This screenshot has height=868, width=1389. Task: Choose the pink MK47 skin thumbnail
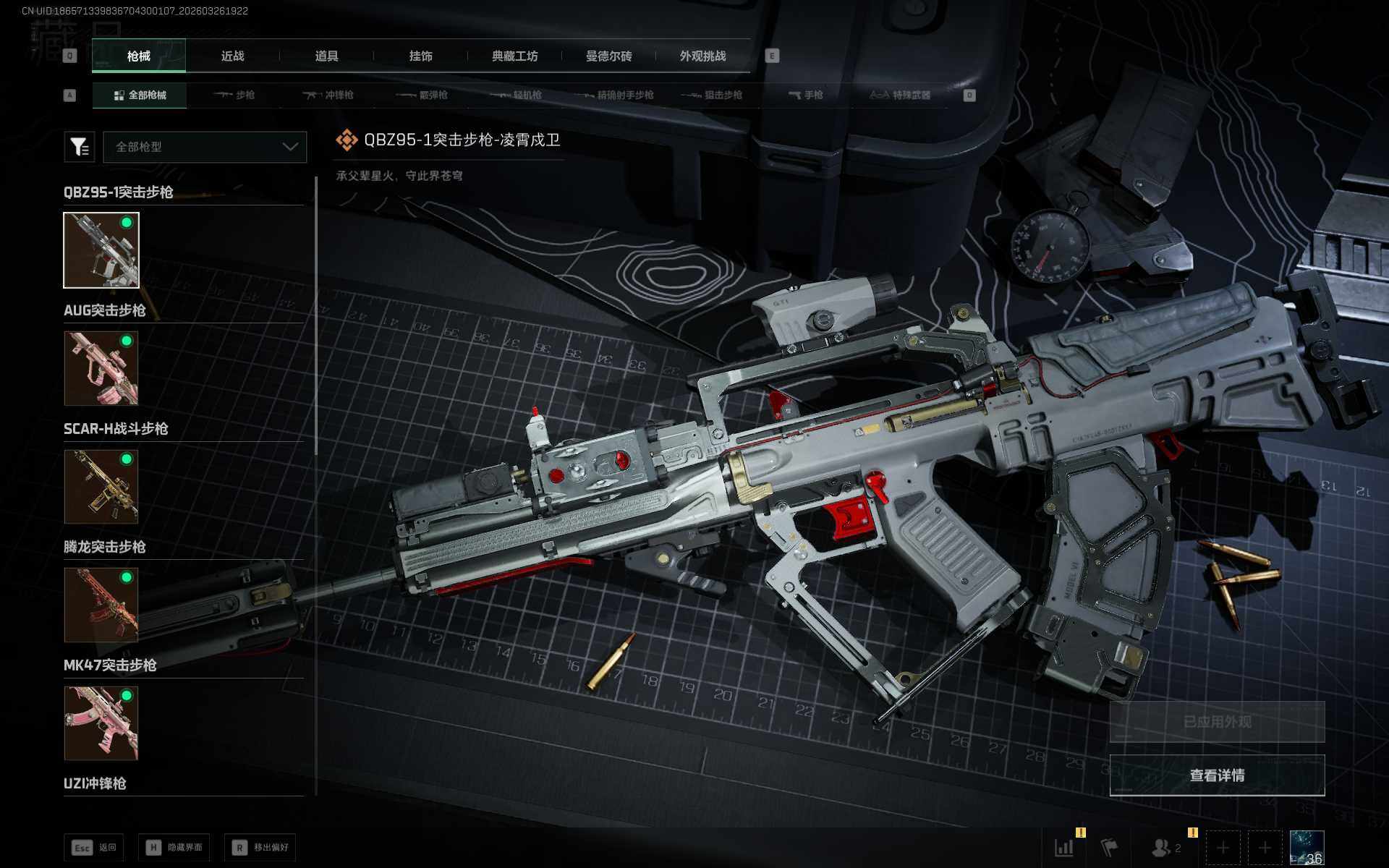point(101,723)
